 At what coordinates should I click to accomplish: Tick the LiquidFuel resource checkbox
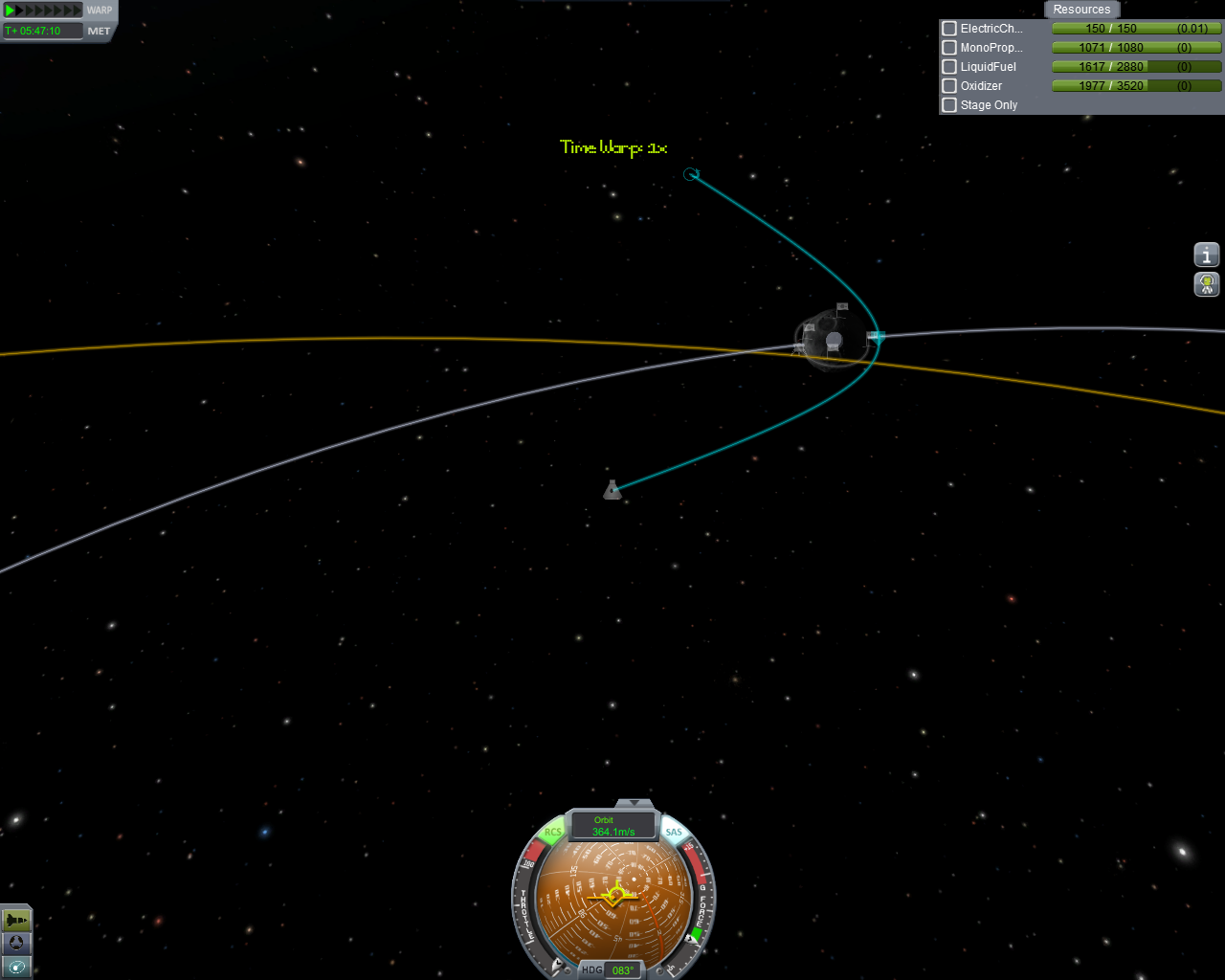[949, 67]
